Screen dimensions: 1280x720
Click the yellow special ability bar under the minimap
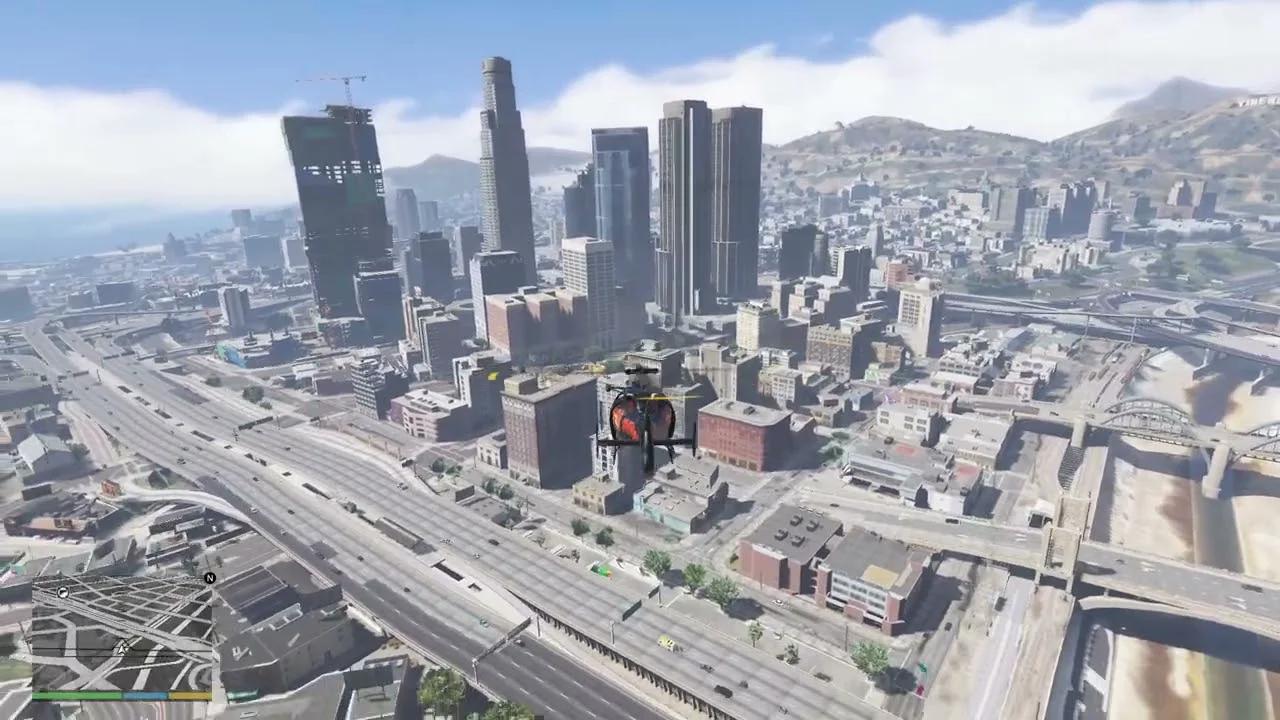[189, 694]
